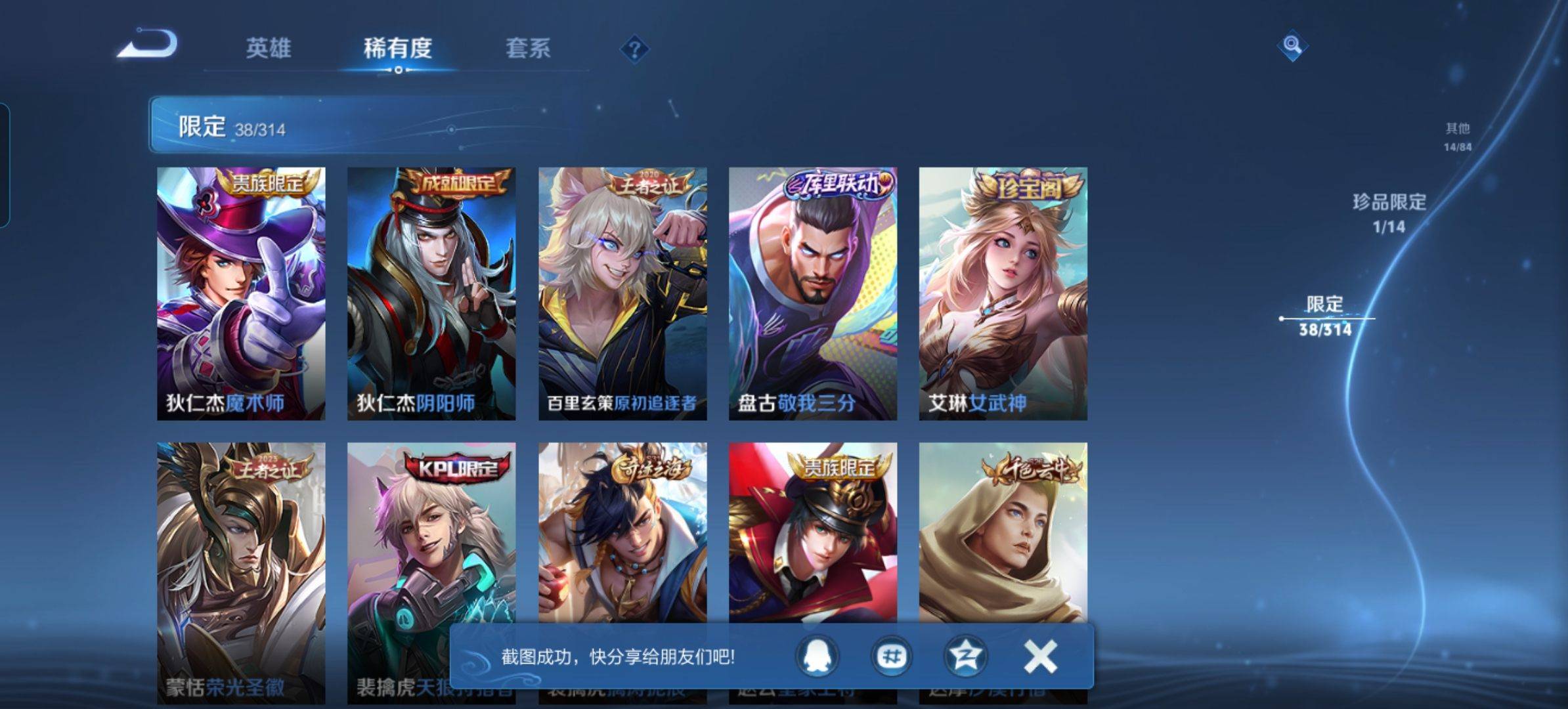View the 百里玄策 原初追逐者 skin card
Image resolution: width=1568 pixels, height=709 pixels.
[622, 293]
